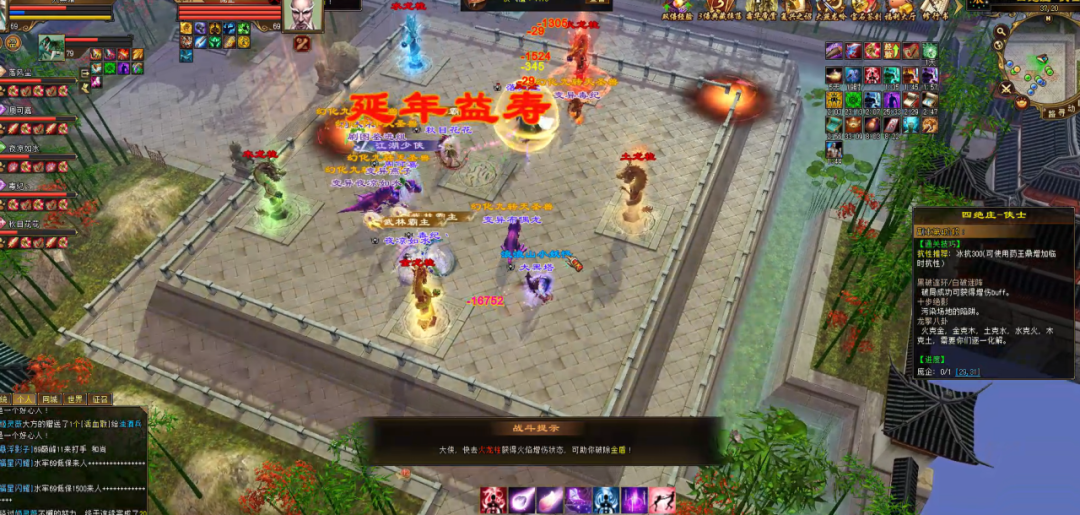This screenshot has height=515, width=1080.
Task: Click the 29,31 coordinate link in quest tracker
Action: 968,371
